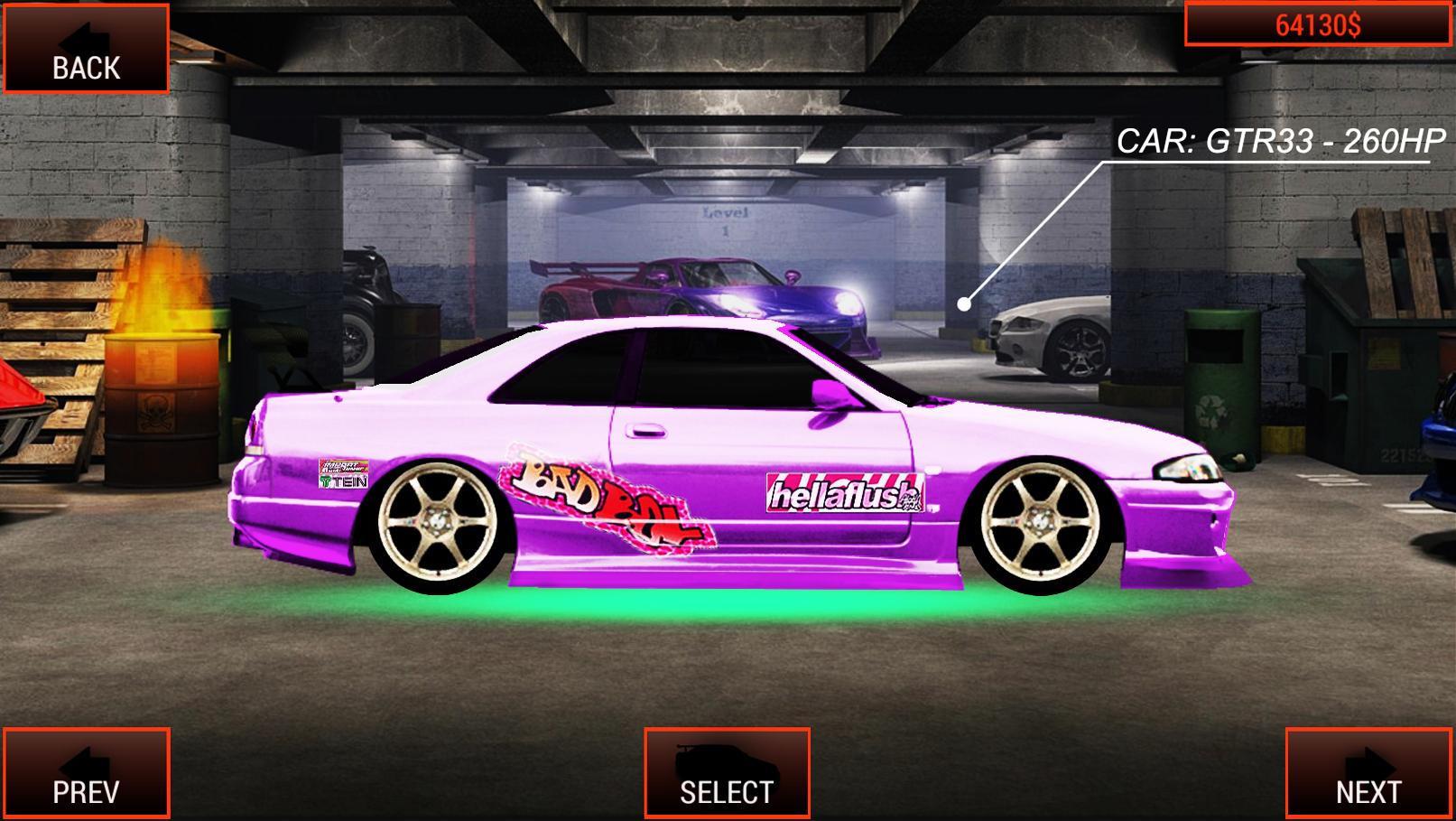Click the NEXT right arrow icon
The width and height of the screenshot is (1456, 821).
(1368, 761)
